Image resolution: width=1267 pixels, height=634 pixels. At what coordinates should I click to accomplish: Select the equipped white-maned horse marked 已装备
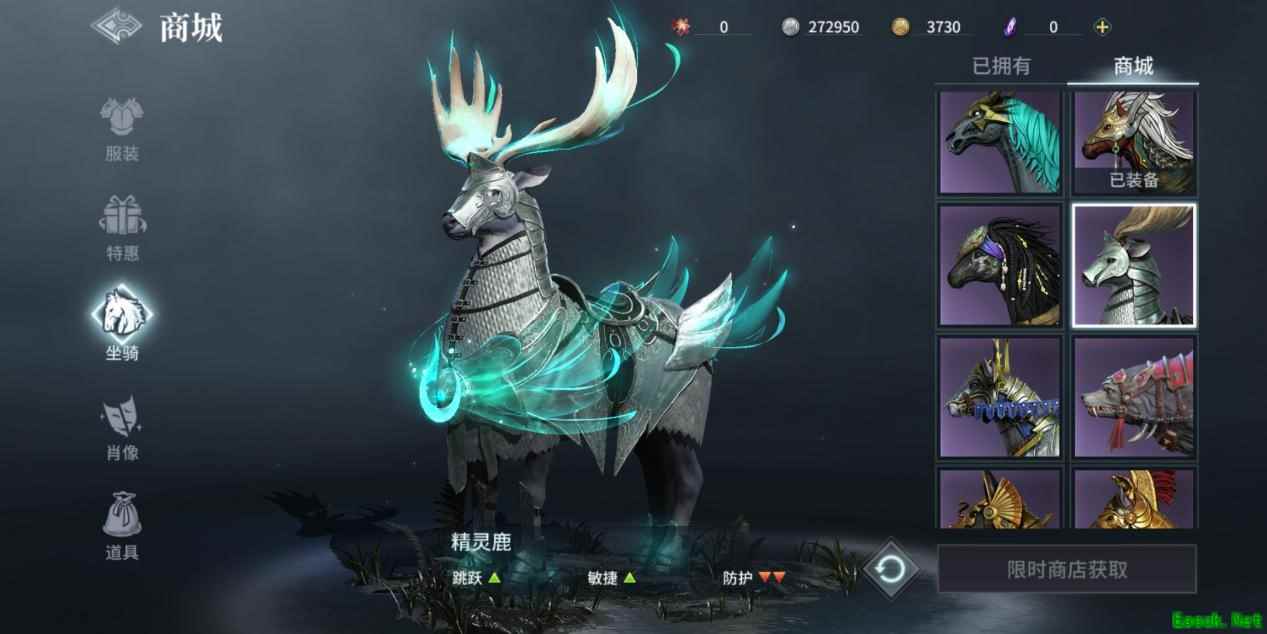[1133, 143]
